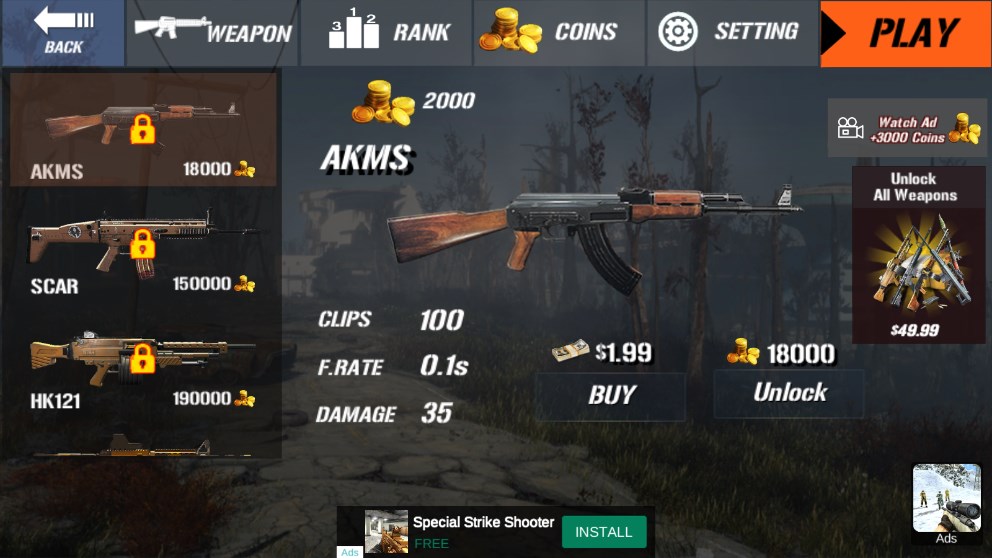
Task: Switch to the Rank tab
Action: [x=389, y=33]
